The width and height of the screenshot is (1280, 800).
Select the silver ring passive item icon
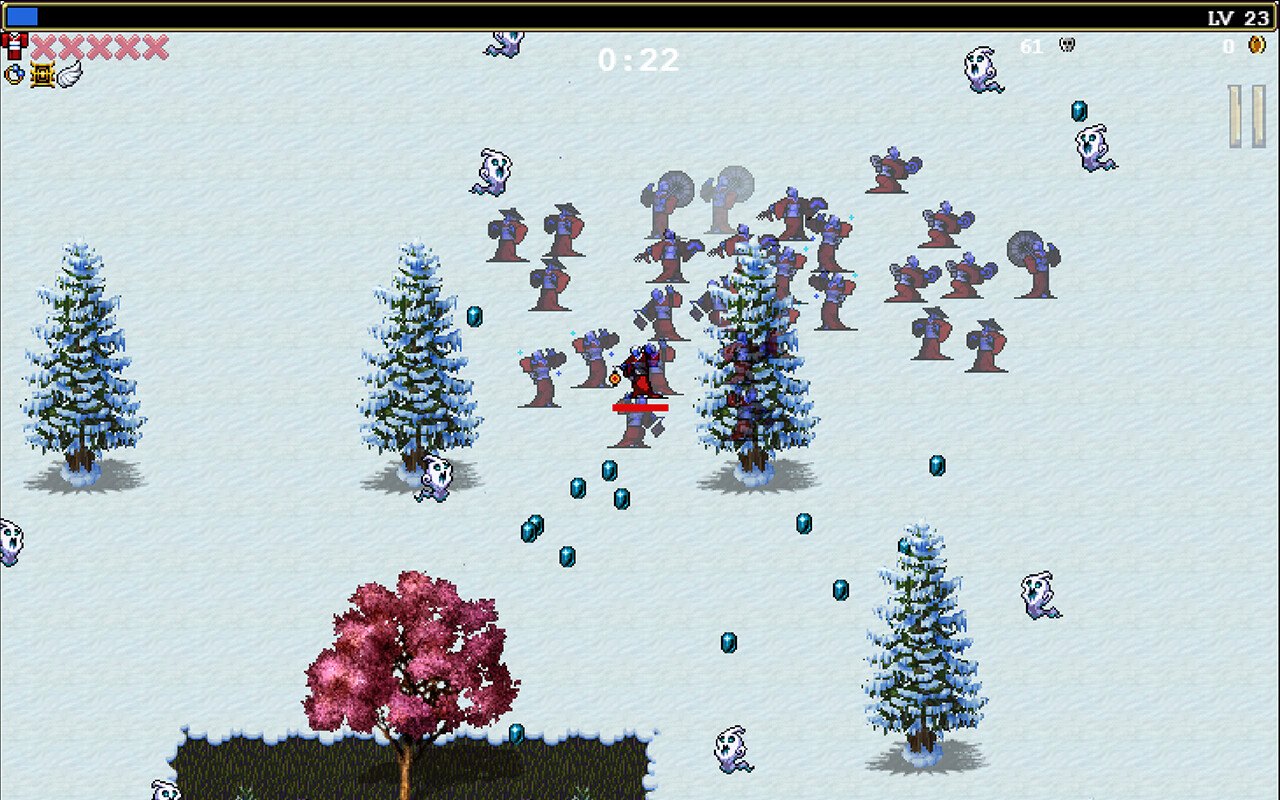14,73
